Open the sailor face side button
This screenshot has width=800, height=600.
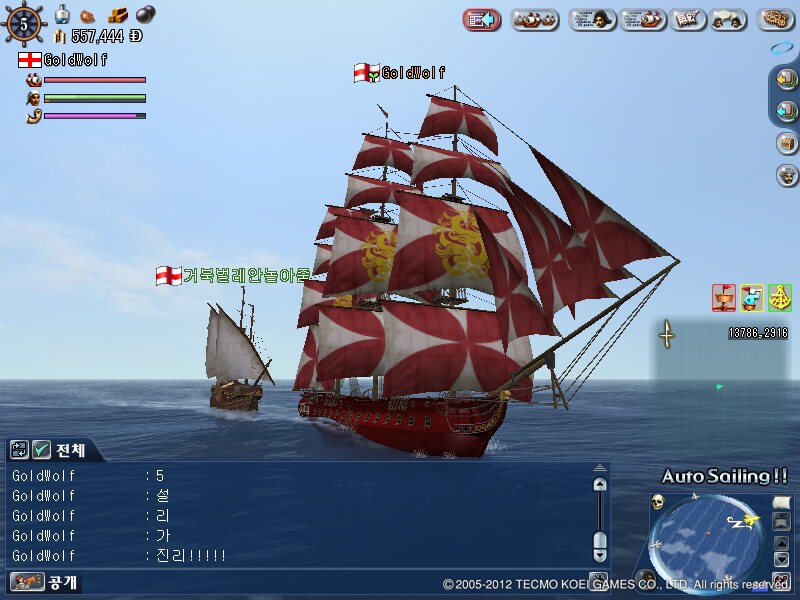click(787, 175)
